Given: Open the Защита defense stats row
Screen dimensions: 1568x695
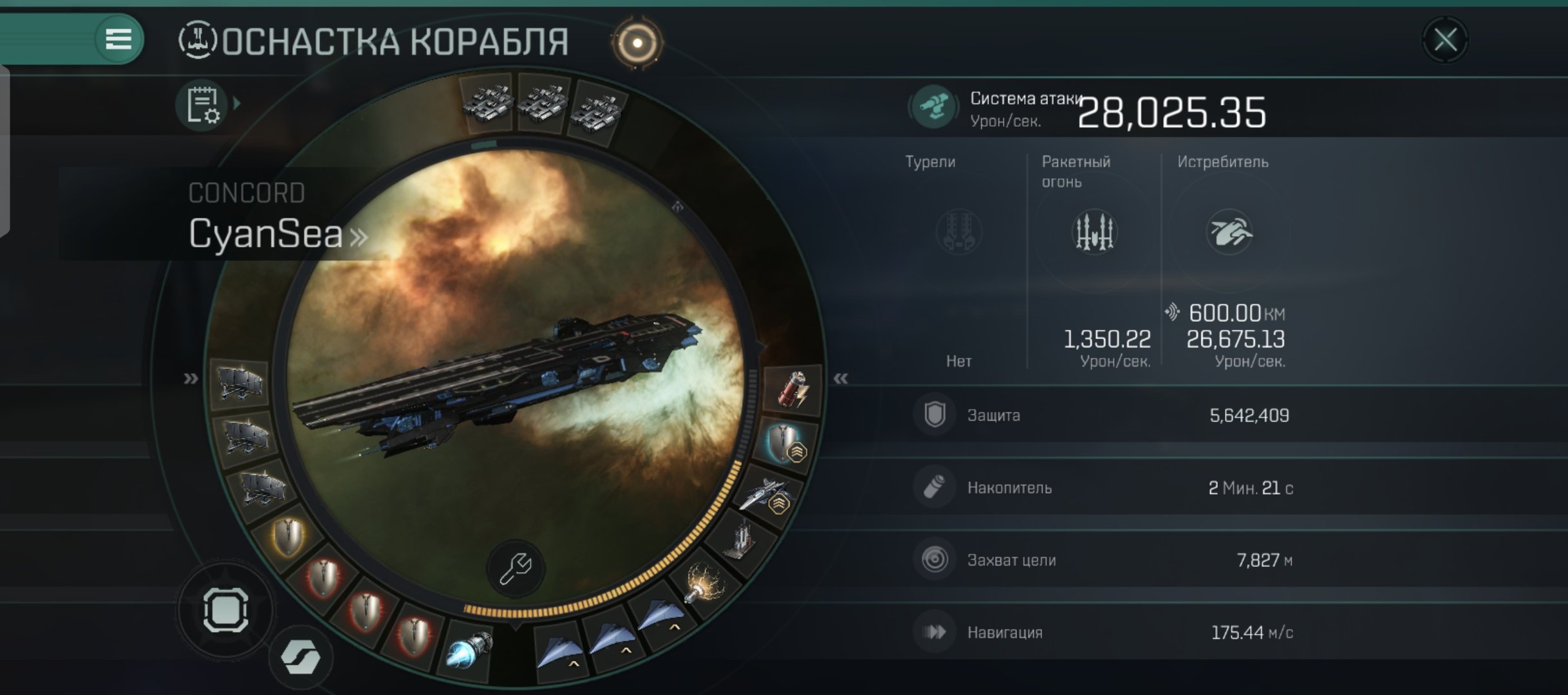Looking at the screenshot, I should pos(1101,415).
